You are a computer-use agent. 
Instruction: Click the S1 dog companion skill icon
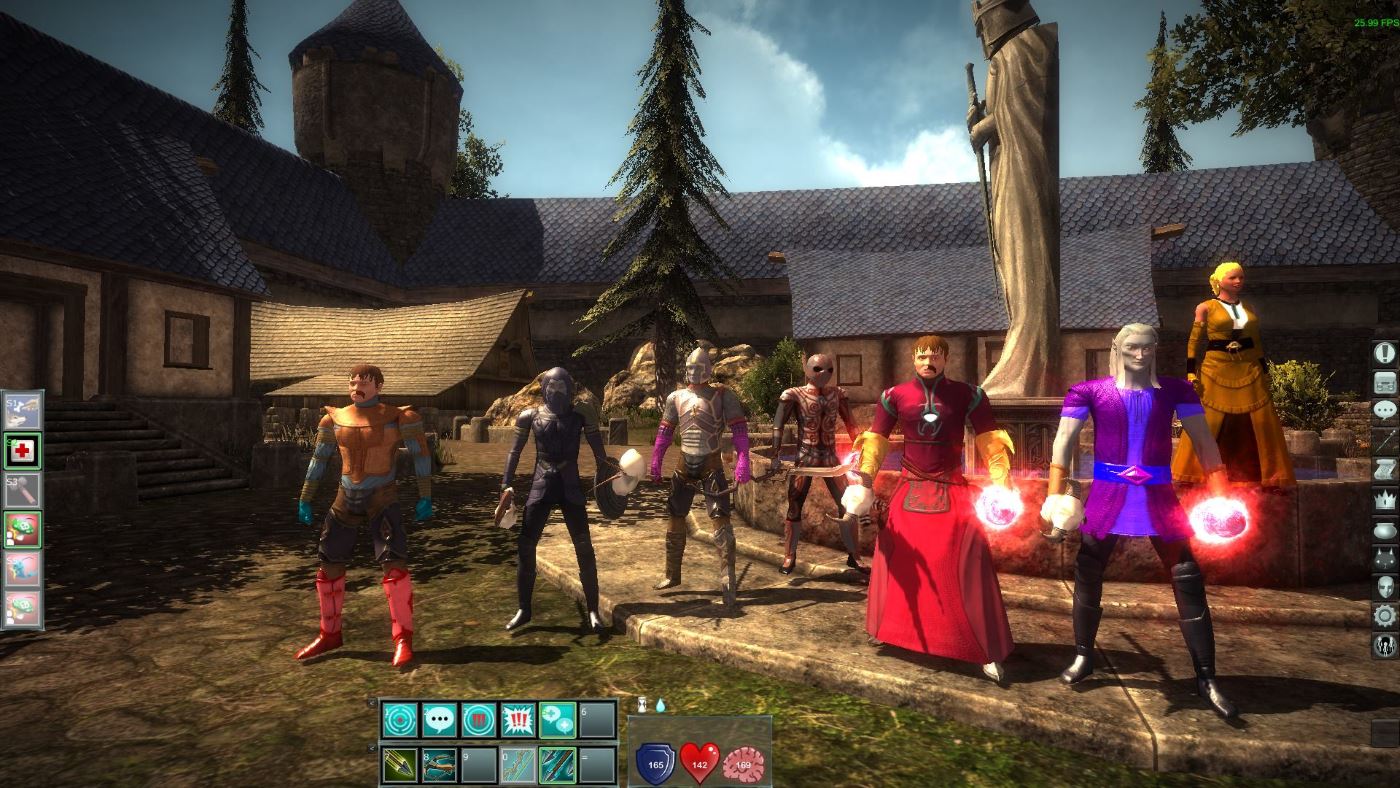(x=22, y=410)
